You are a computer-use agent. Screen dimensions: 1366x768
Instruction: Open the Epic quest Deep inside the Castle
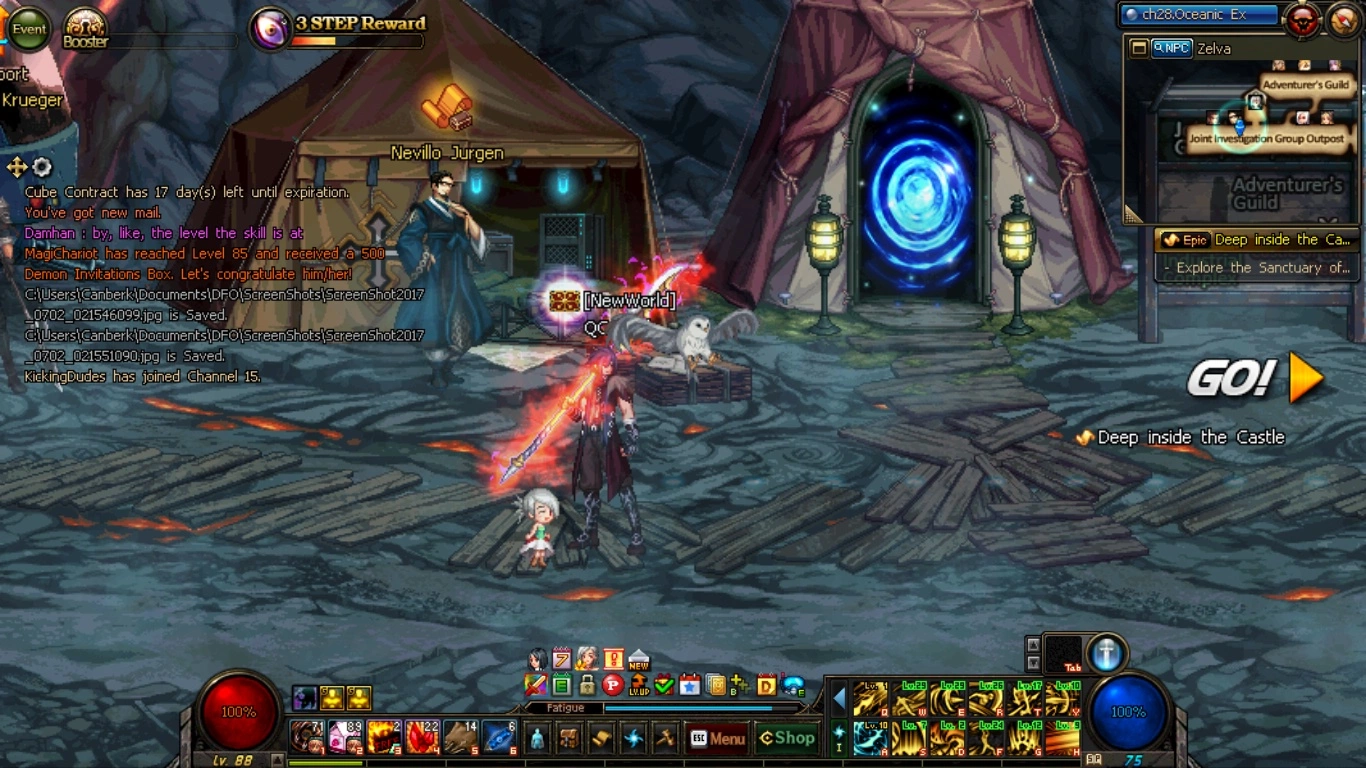point(1257,240)
